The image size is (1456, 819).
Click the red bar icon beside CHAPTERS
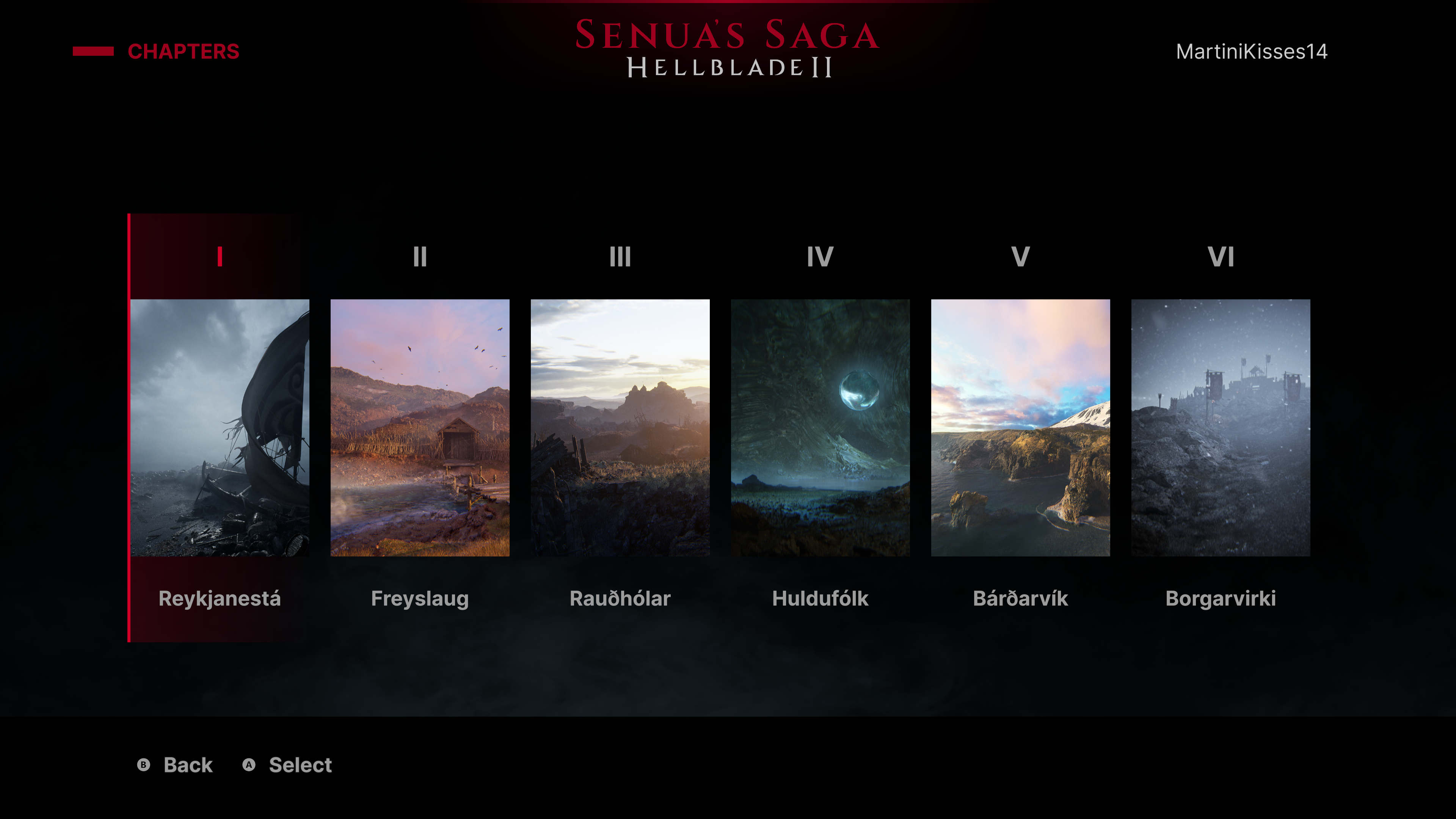point(93,51)
